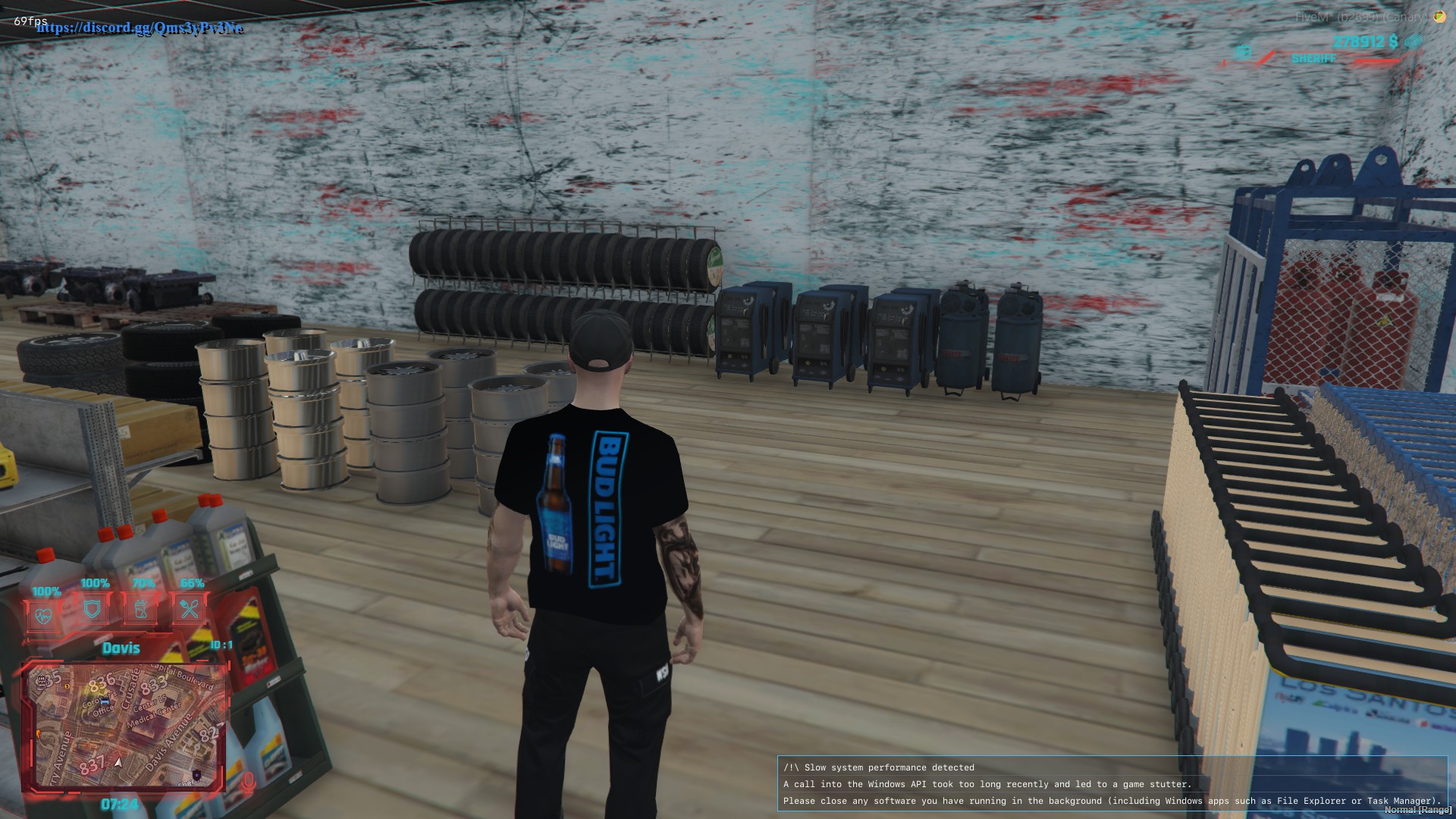Click the sheriff badge blip on the minimap
Screen dimensions: 1456x819
(x=196, y=774)
